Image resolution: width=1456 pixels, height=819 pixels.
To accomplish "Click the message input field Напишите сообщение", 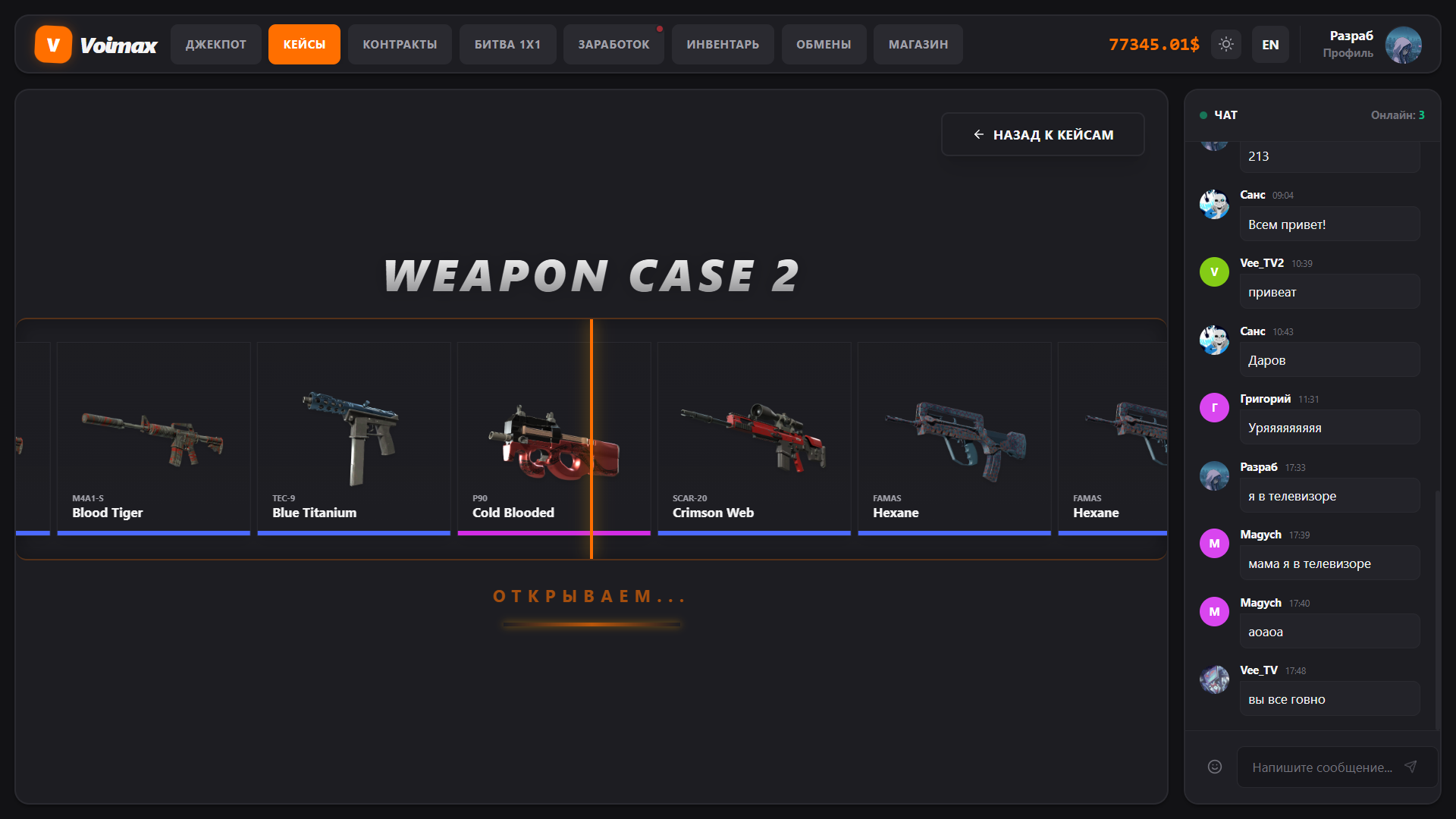I will tap(1323, 767).
